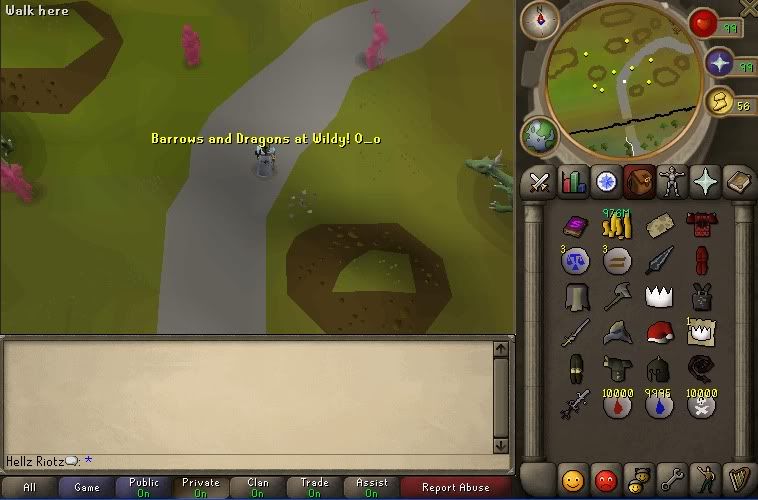
Task: Open the Combat Styles crossed swords tab
Action: tap(540, 182)
